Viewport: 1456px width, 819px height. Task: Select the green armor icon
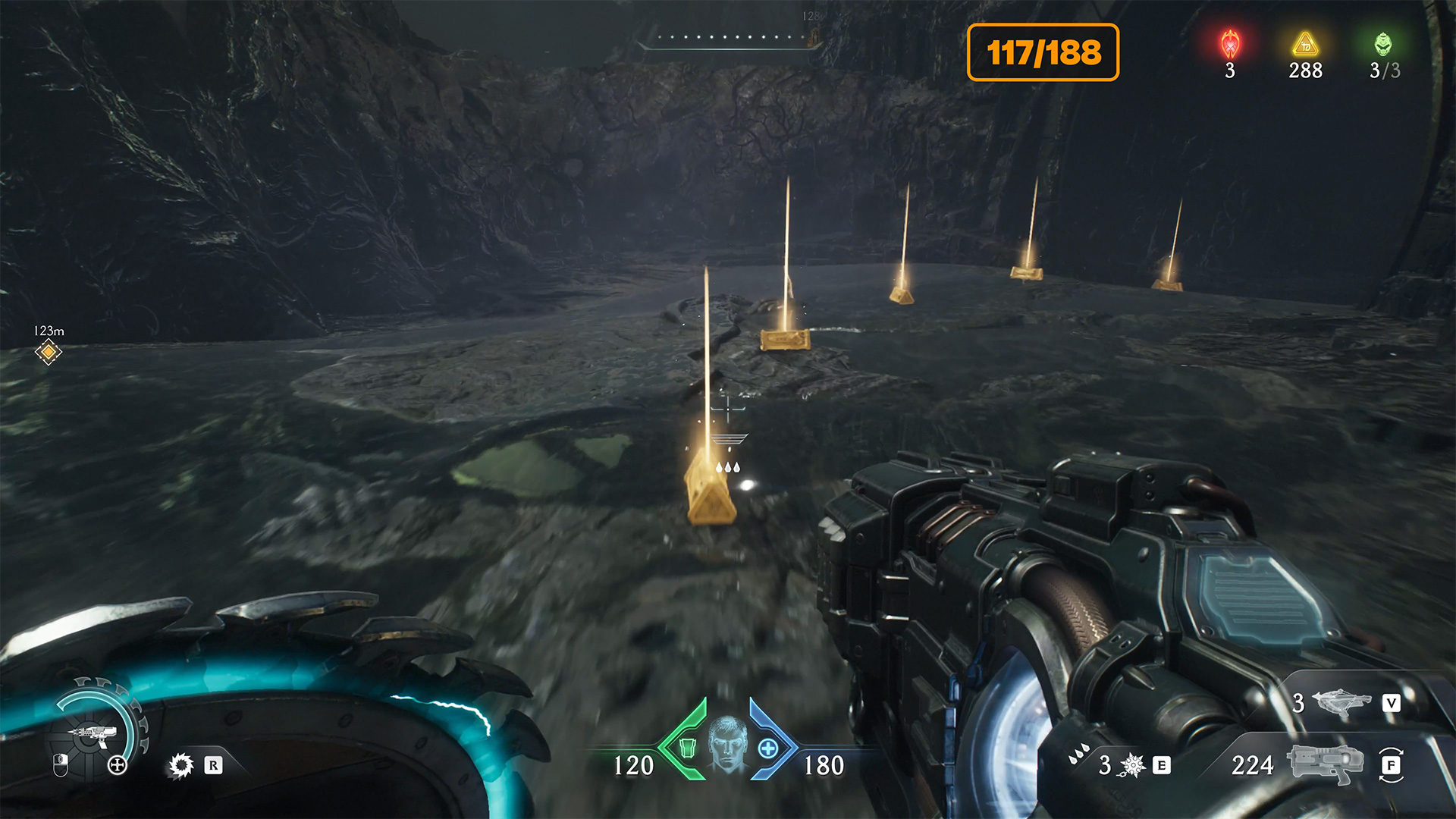coord(687,748)
